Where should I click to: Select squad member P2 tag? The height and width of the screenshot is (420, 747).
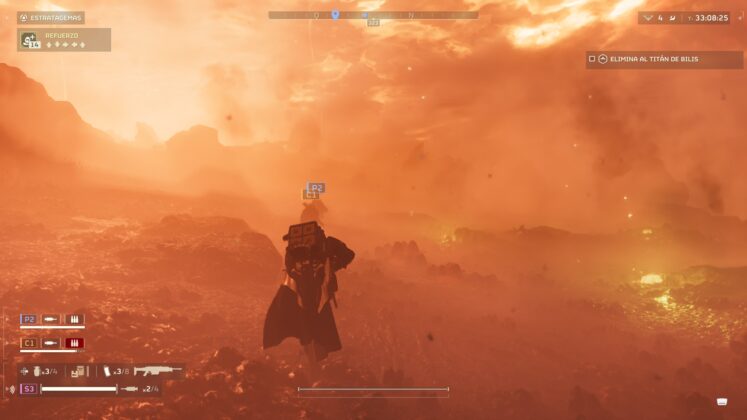point(29,319)
